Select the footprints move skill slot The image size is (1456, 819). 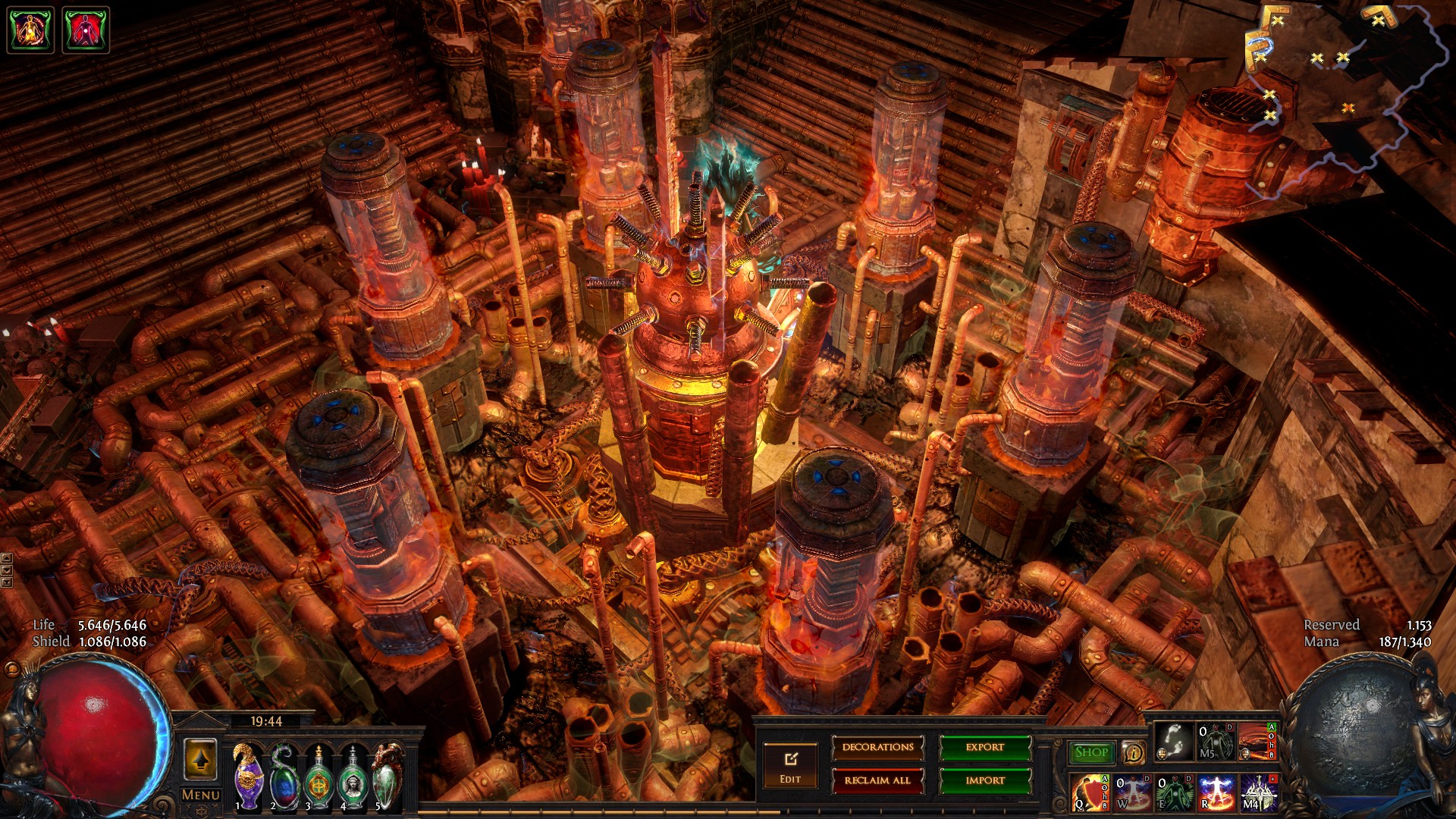point(1172,741)
